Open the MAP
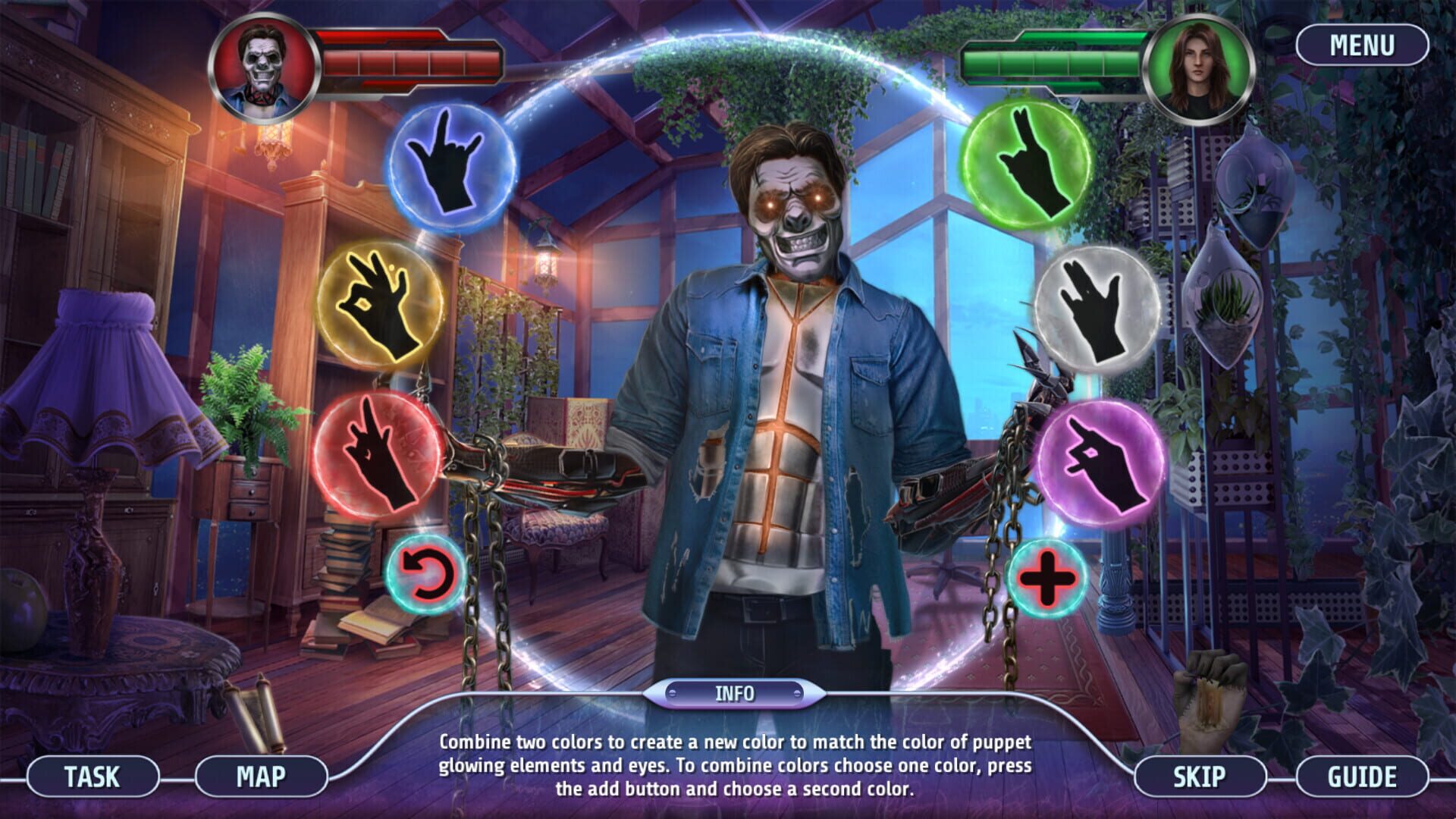This screenshot has width=1456, height=819. point(261,777)
